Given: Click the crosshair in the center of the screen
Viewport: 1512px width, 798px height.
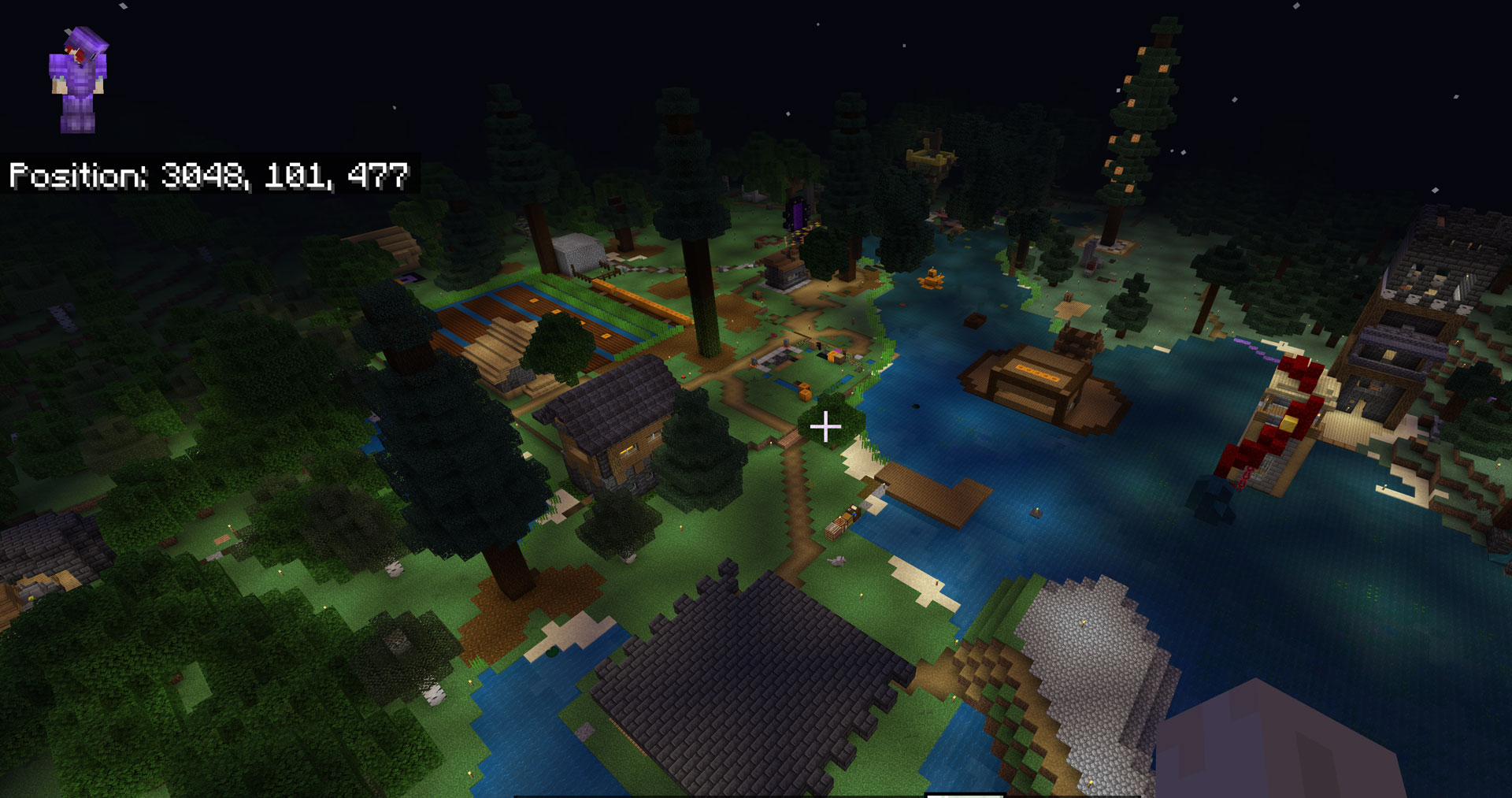Looking at the screenshot, I should click(x=826, y=428).
